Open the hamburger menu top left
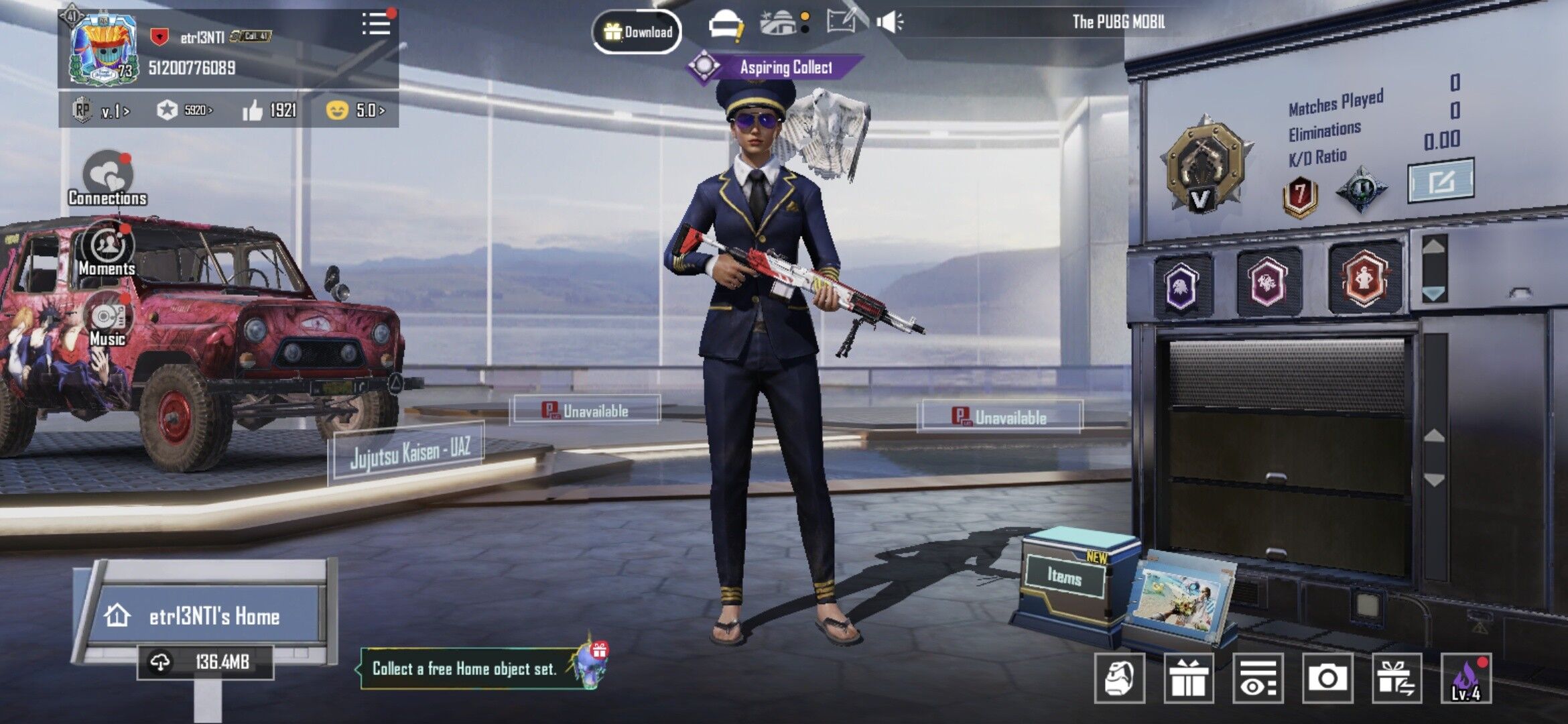The width and height of the screenshot is (1568, 724). click(x=375, y=22)
